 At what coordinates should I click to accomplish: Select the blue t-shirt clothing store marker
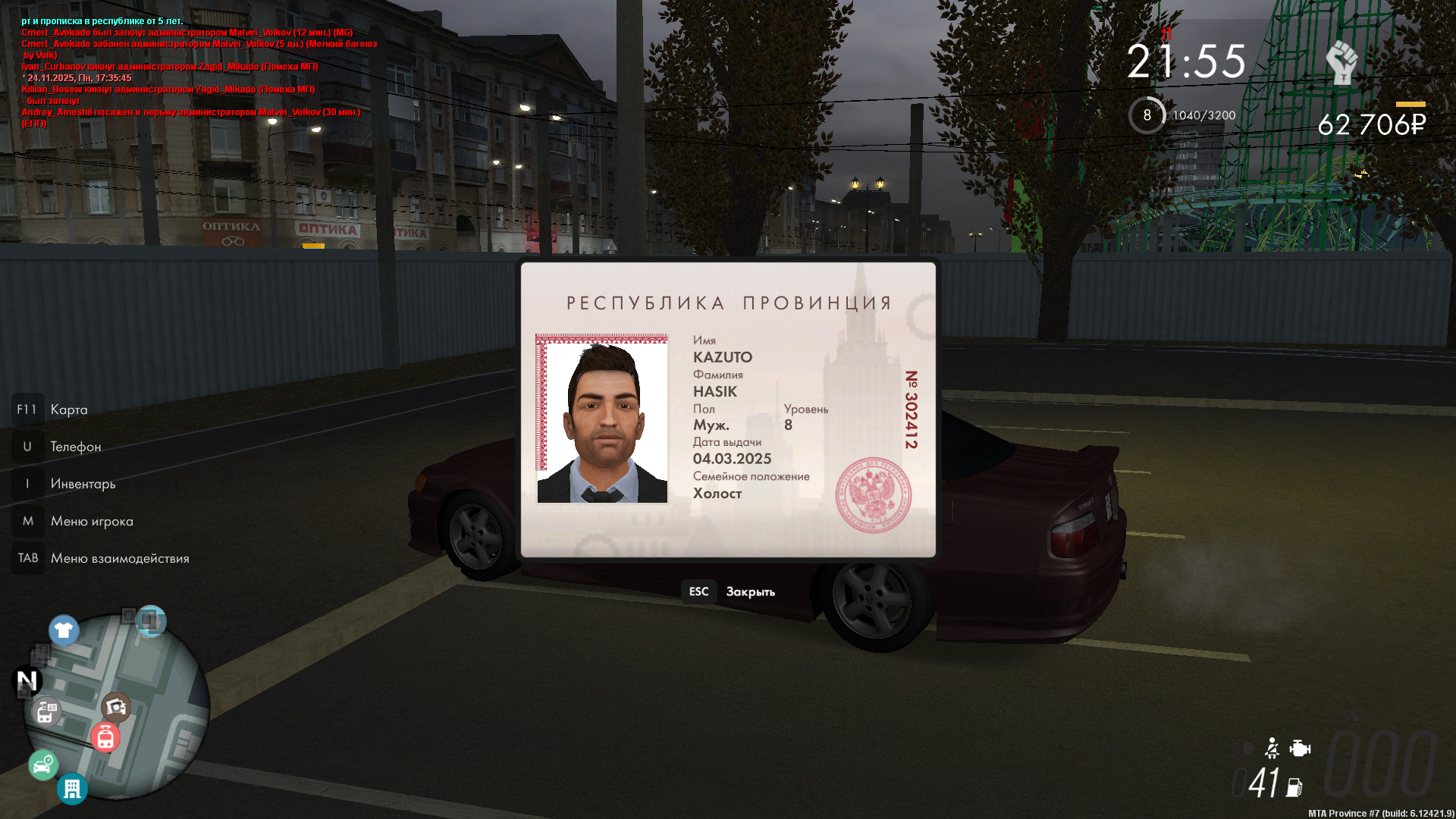pos(64,630)
